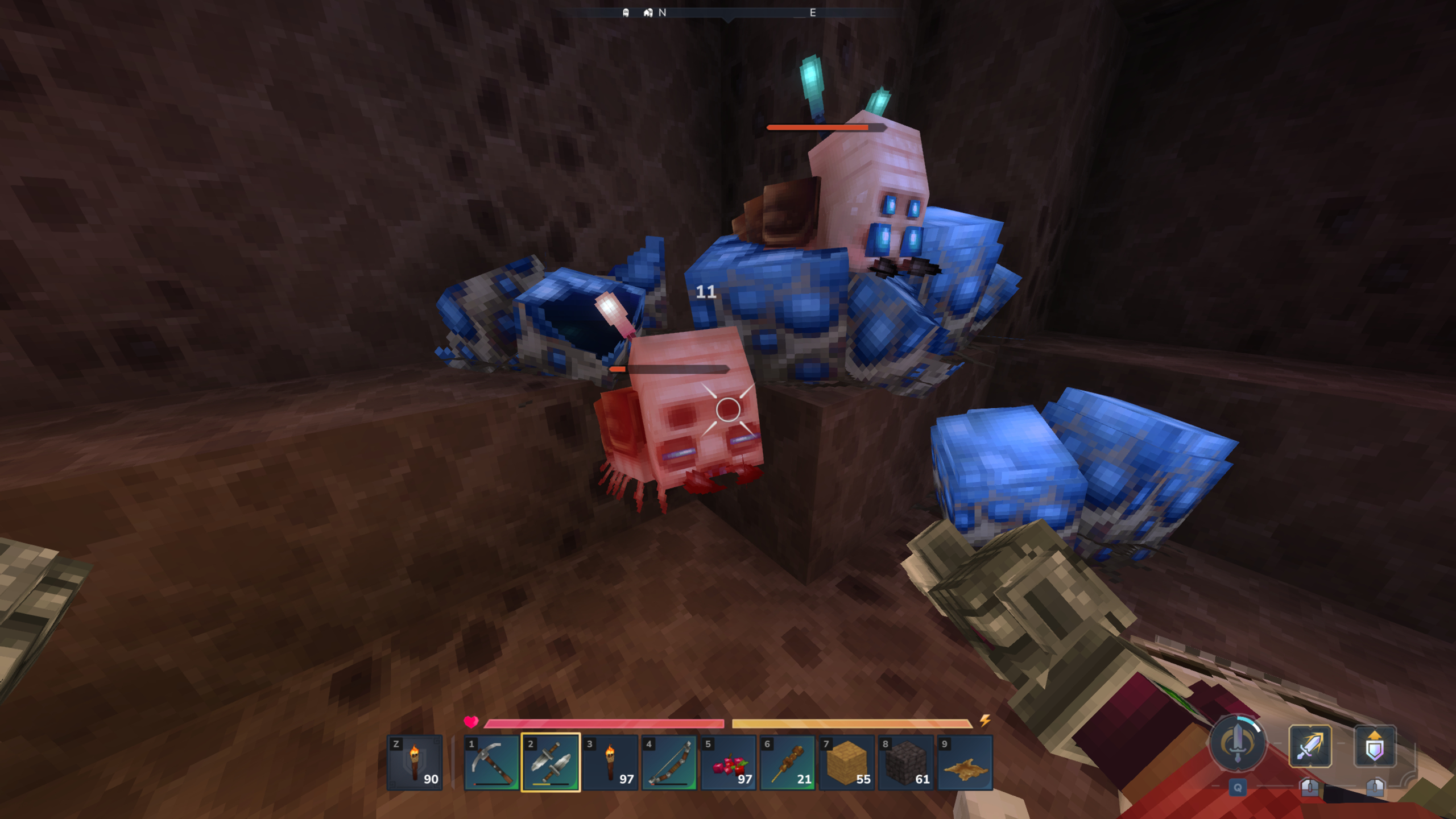Select the wooden planks block in slot 7
1456x819 pixels.
pos(847,765)
